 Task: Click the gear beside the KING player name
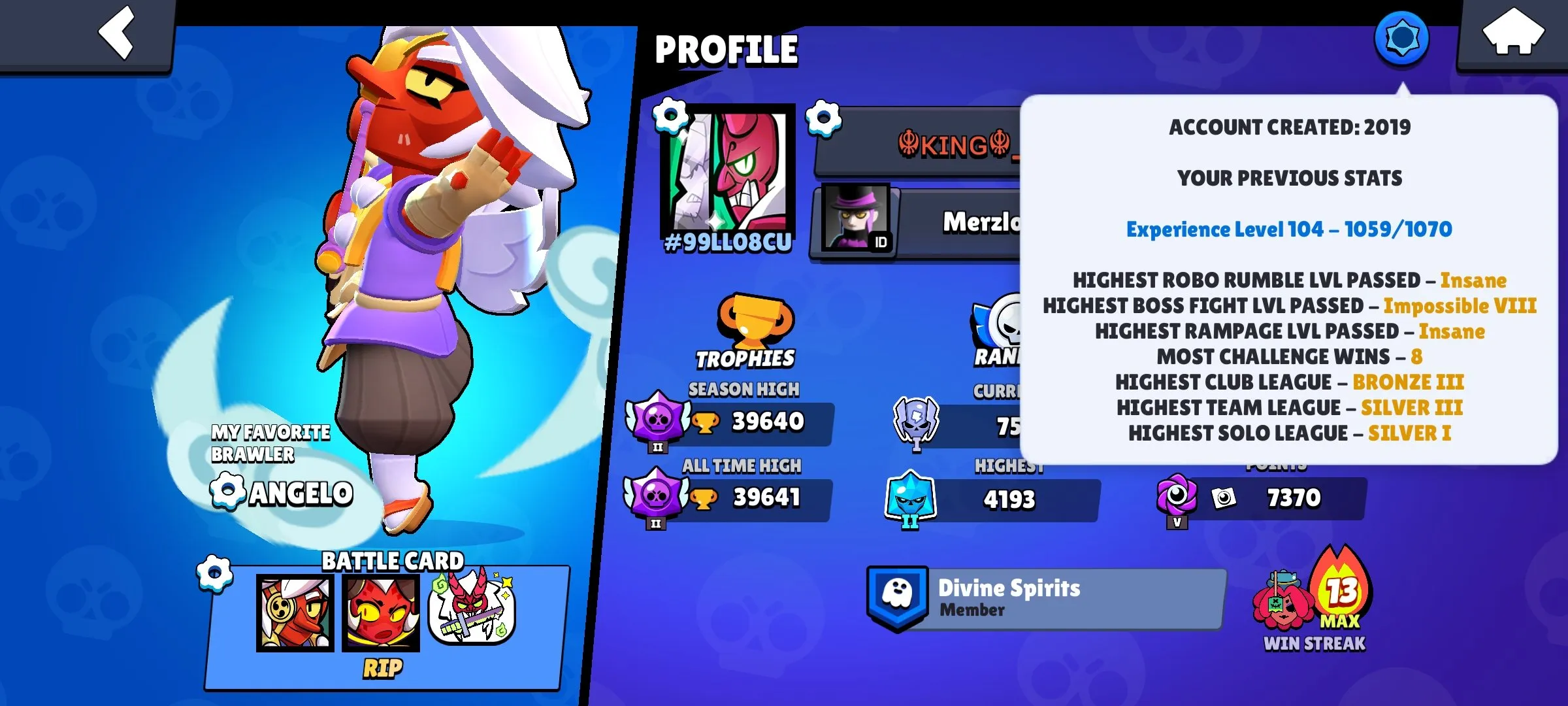tap(825, 118)
